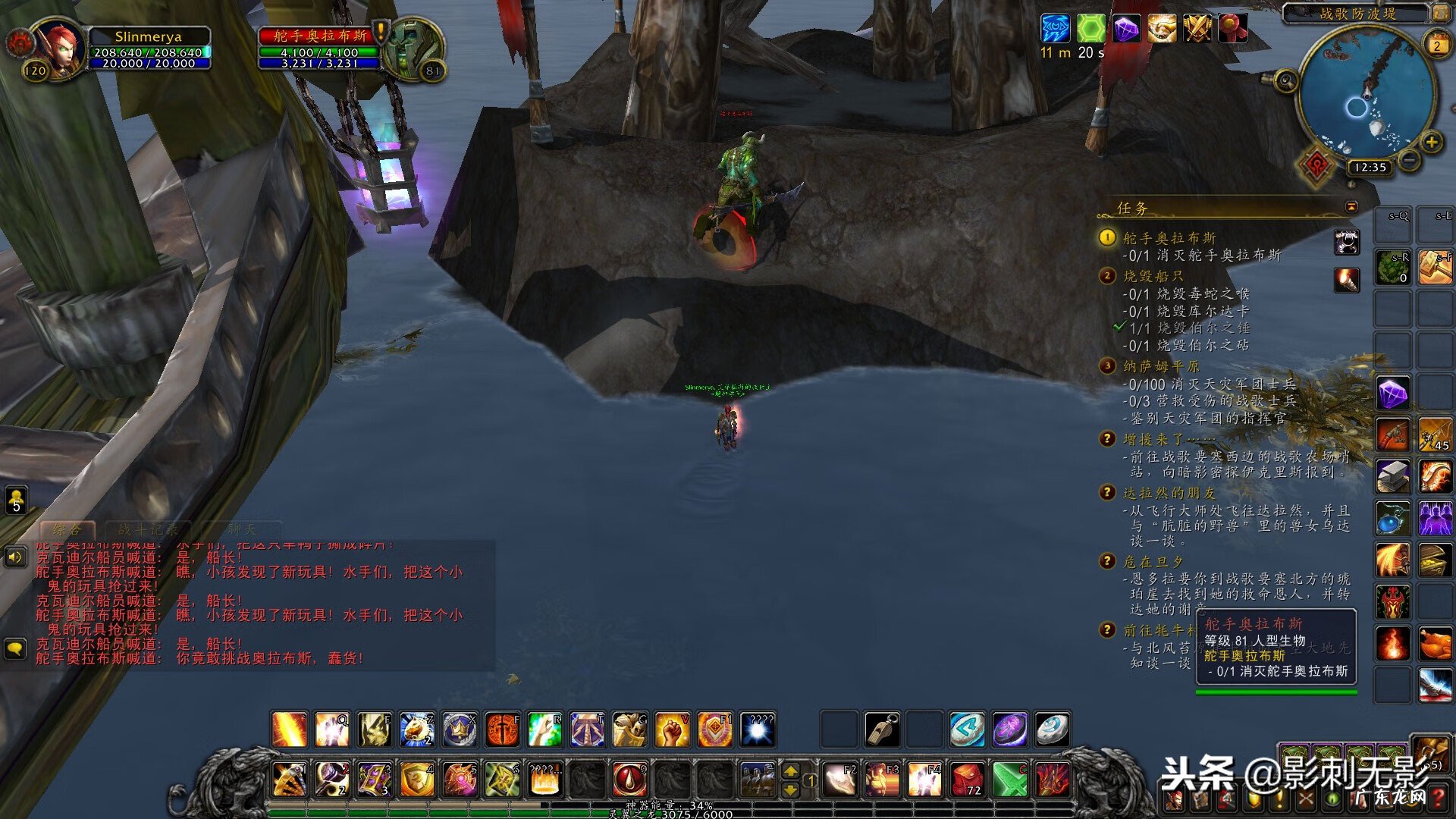Image resolution: width=1456 pixels, height=819 pixels.
Task: Switch to the 战斗记录 chat tab
Action: (x=148, y=529)
